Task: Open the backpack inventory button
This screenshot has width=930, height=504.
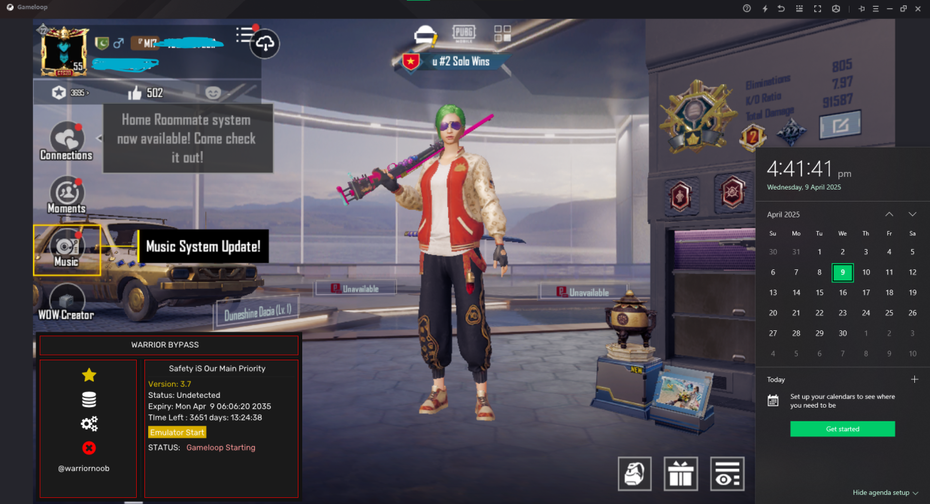Action: [x=634, y=473]
